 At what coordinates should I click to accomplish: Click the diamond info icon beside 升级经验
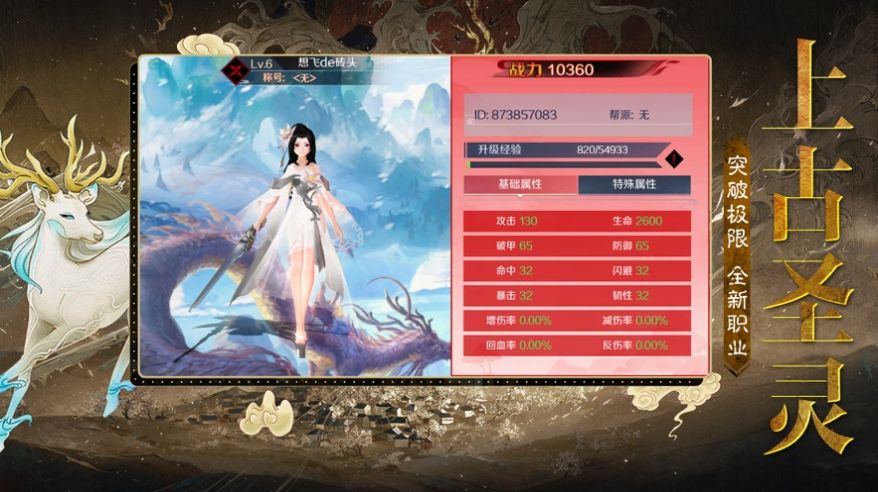pyautogui.click(x=674, y=157)
